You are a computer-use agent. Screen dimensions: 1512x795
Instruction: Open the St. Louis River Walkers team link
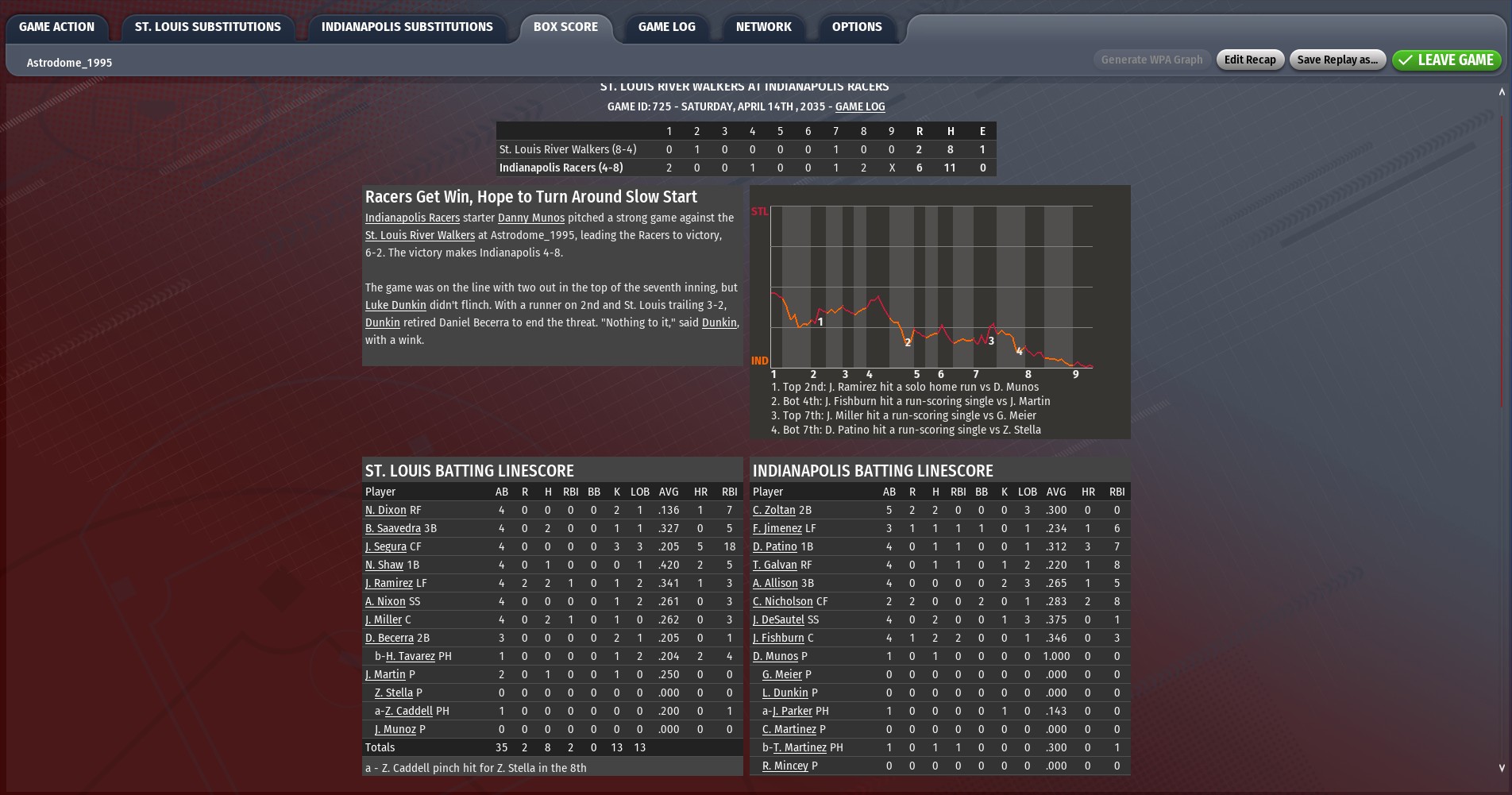[x=419, y=235]
